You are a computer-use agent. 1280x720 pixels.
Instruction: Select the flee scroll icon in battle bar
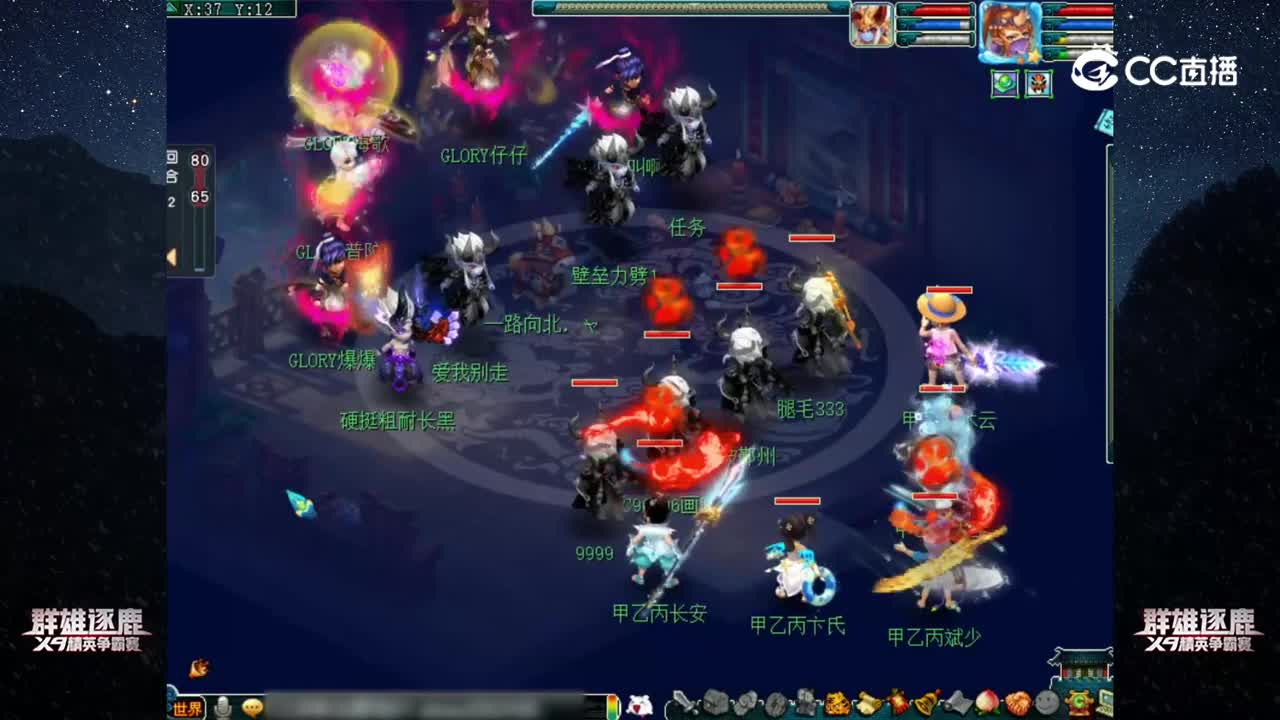click(955, 705)
